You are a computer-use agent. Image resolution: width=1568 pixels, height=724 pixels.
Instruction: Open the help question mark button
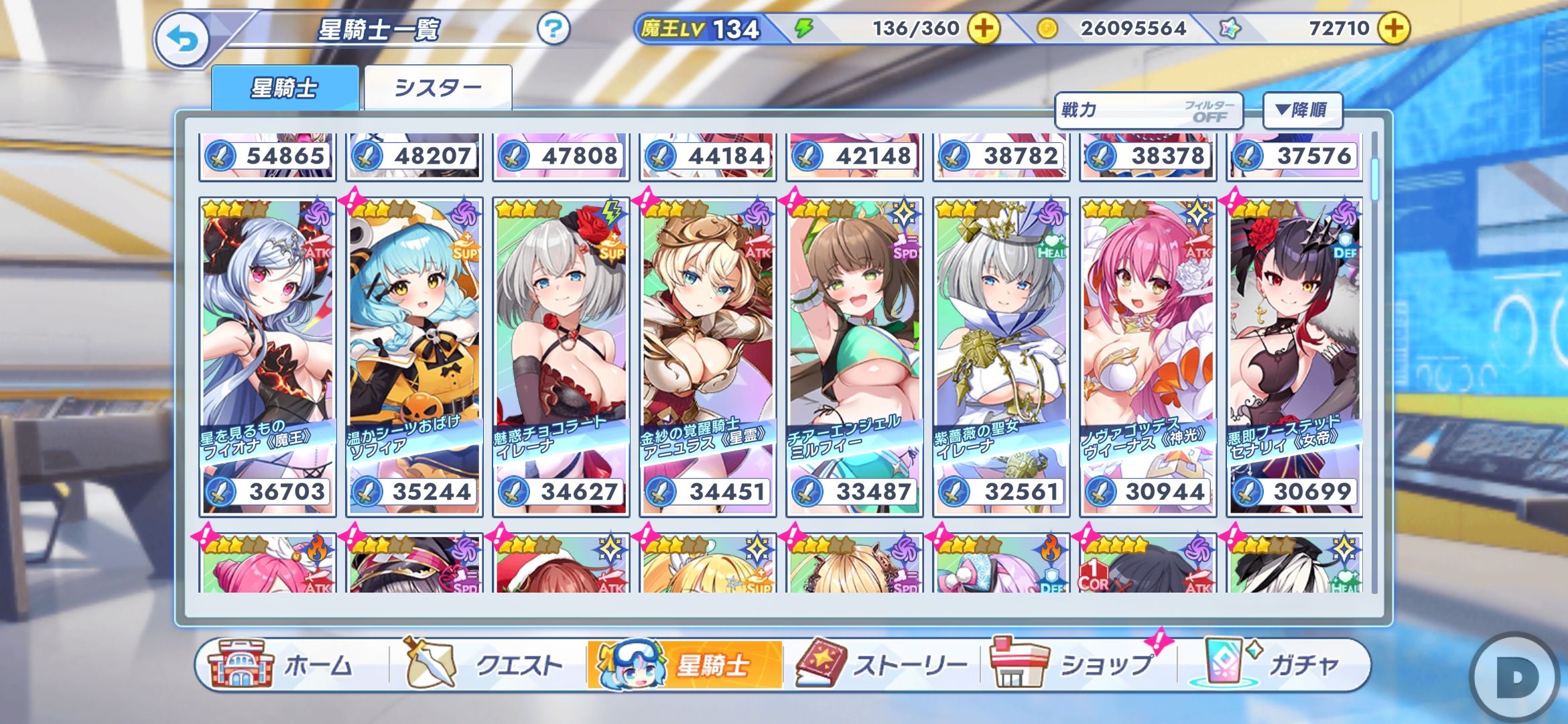[x=553, y=29]
